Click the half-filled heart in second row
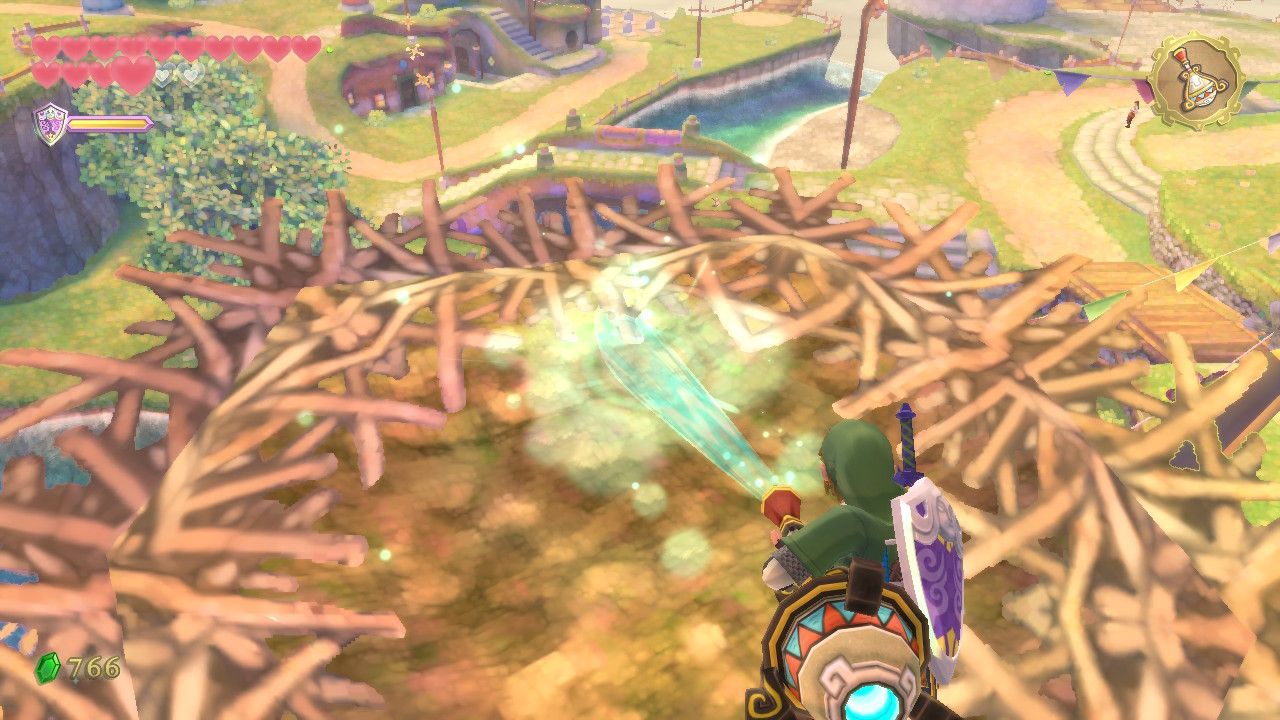The height and width of the screenshot is (720, 1280). coord(133,77)
